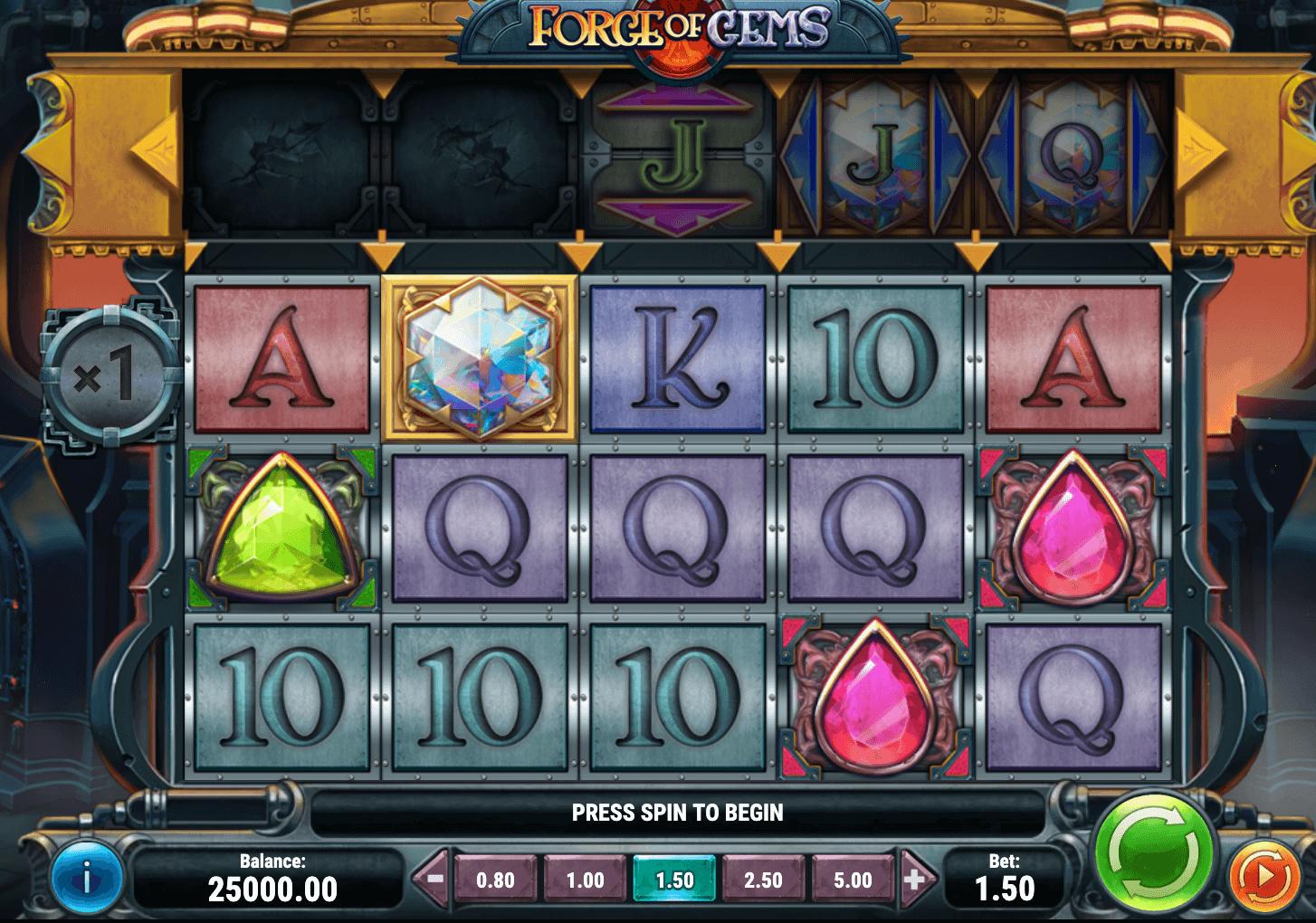Select the 0.80 bet option
The image size is (1316, 923).
[x=496, y=879]
